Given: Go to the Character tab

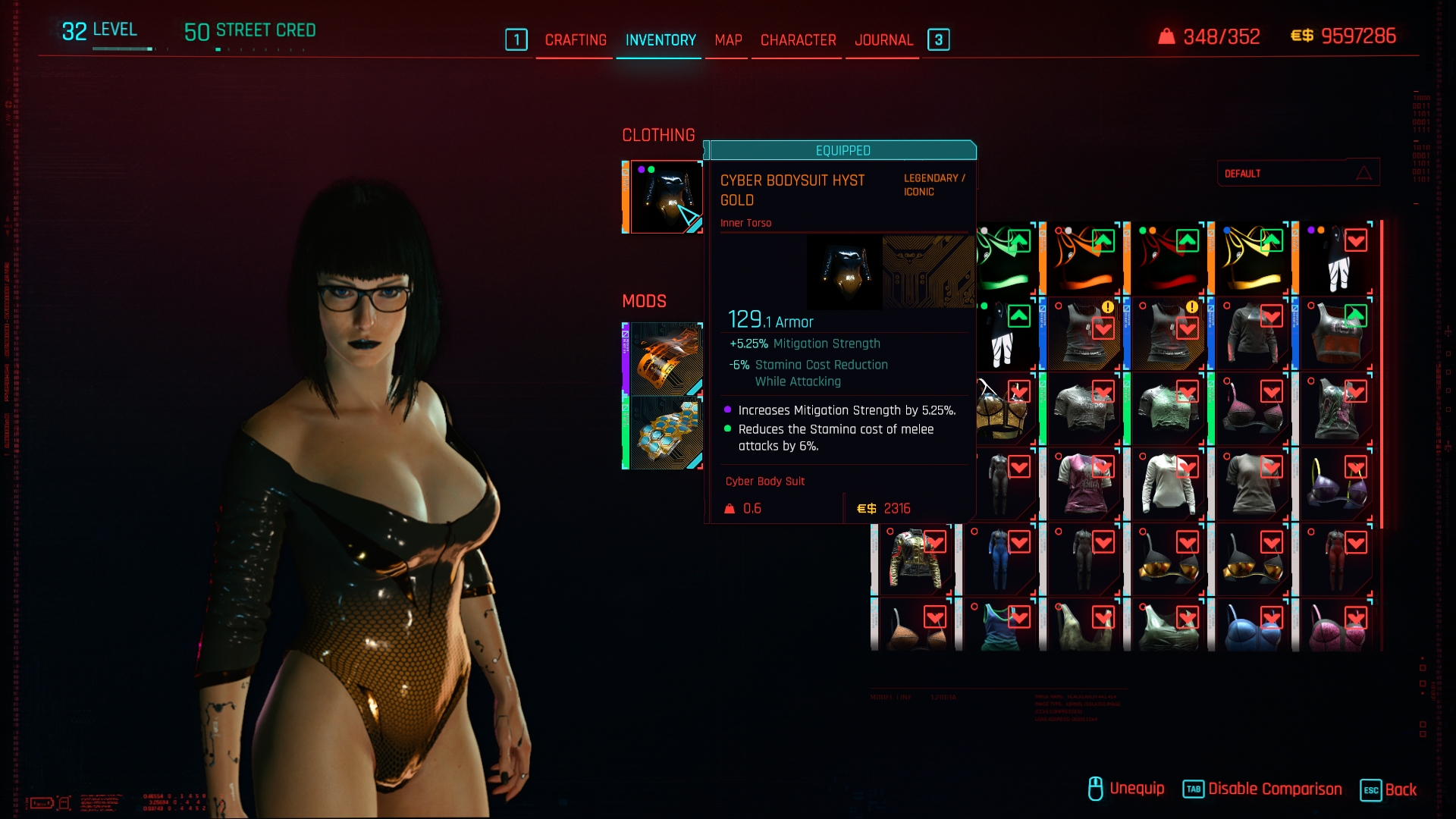Looking at the screenshot, I should (798, 40).
